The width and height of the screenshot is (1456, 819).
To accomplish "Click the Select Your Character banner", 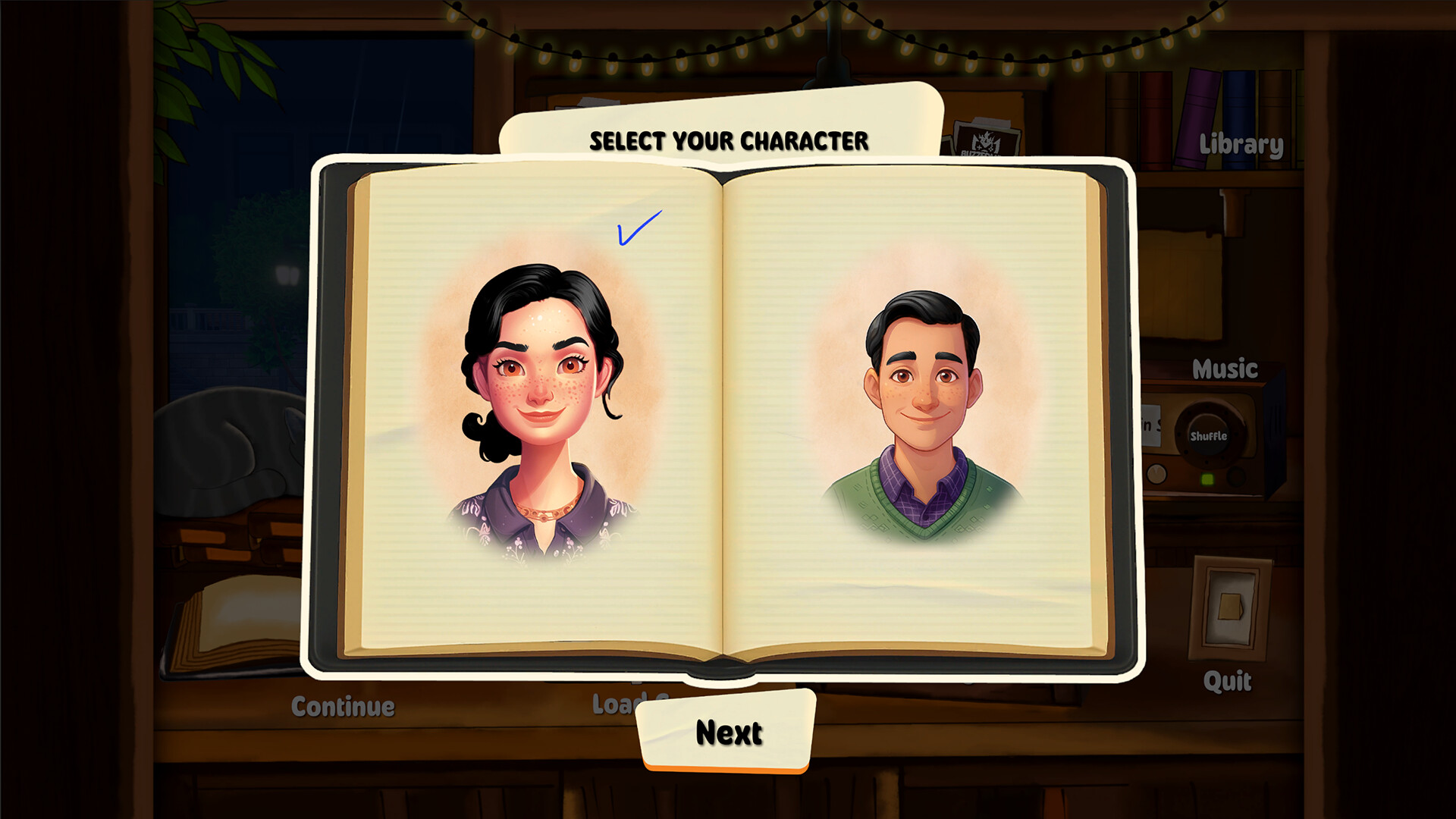I will (730, 140).
